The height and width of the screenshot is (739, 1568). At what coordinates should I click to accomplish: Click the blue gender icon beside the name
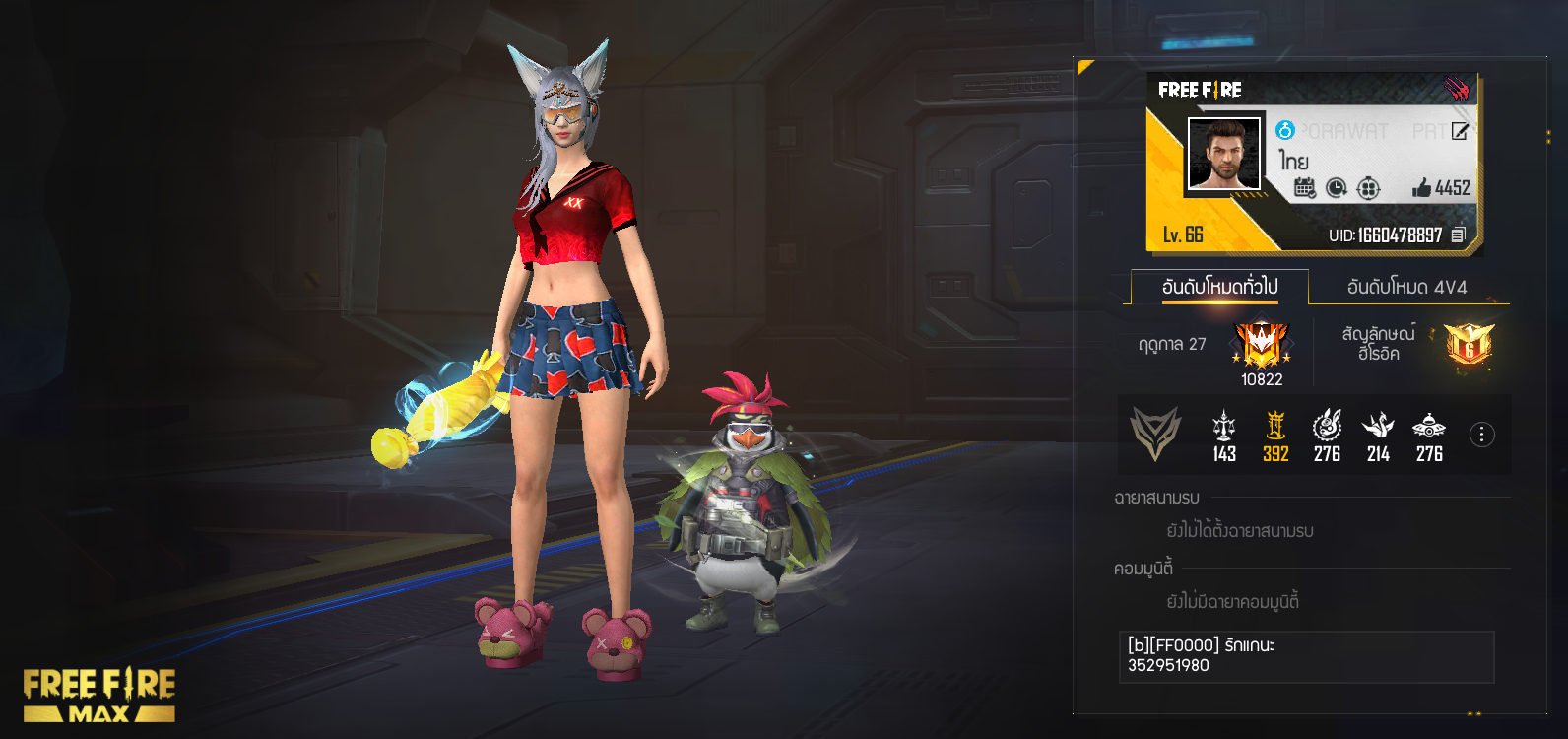click(x=1285, y=130)
